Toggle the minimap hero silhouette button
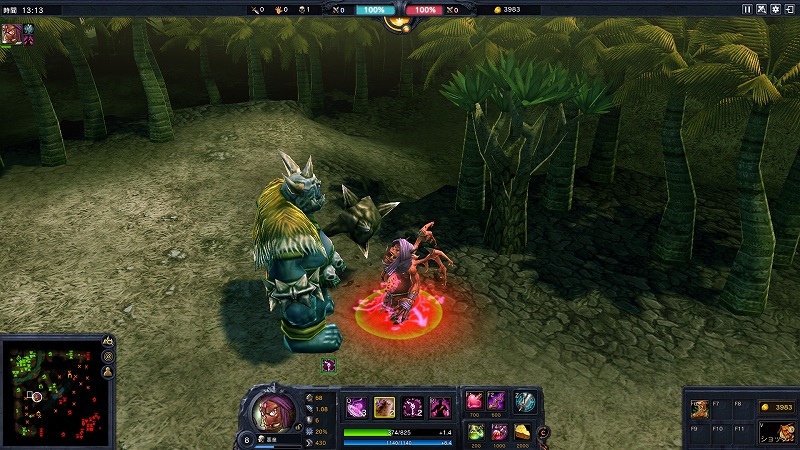This screenshot has width=800, height=450. click(x=108, y=372)
